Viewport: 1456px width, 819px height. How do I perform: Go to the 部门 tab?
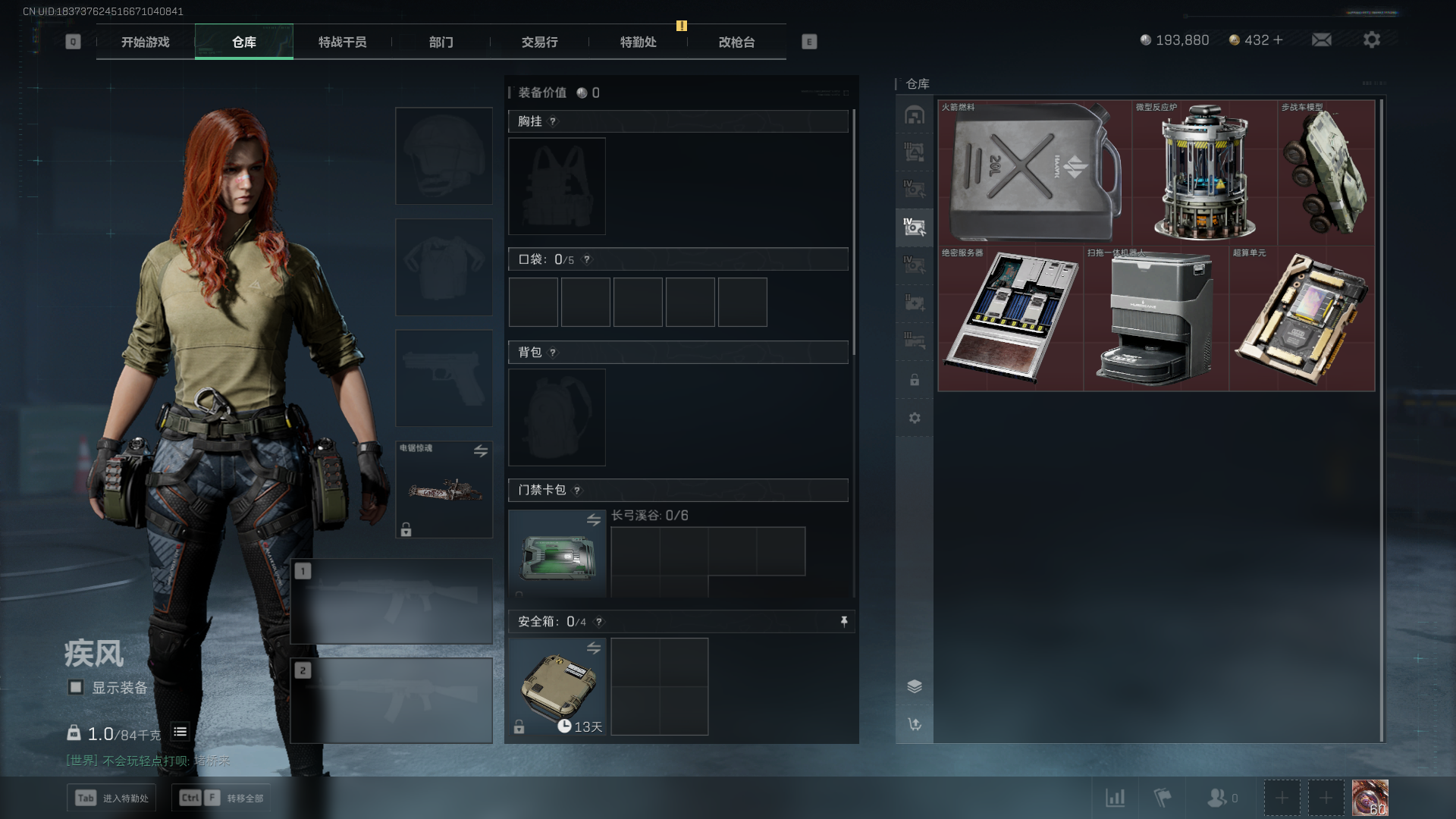441,42
